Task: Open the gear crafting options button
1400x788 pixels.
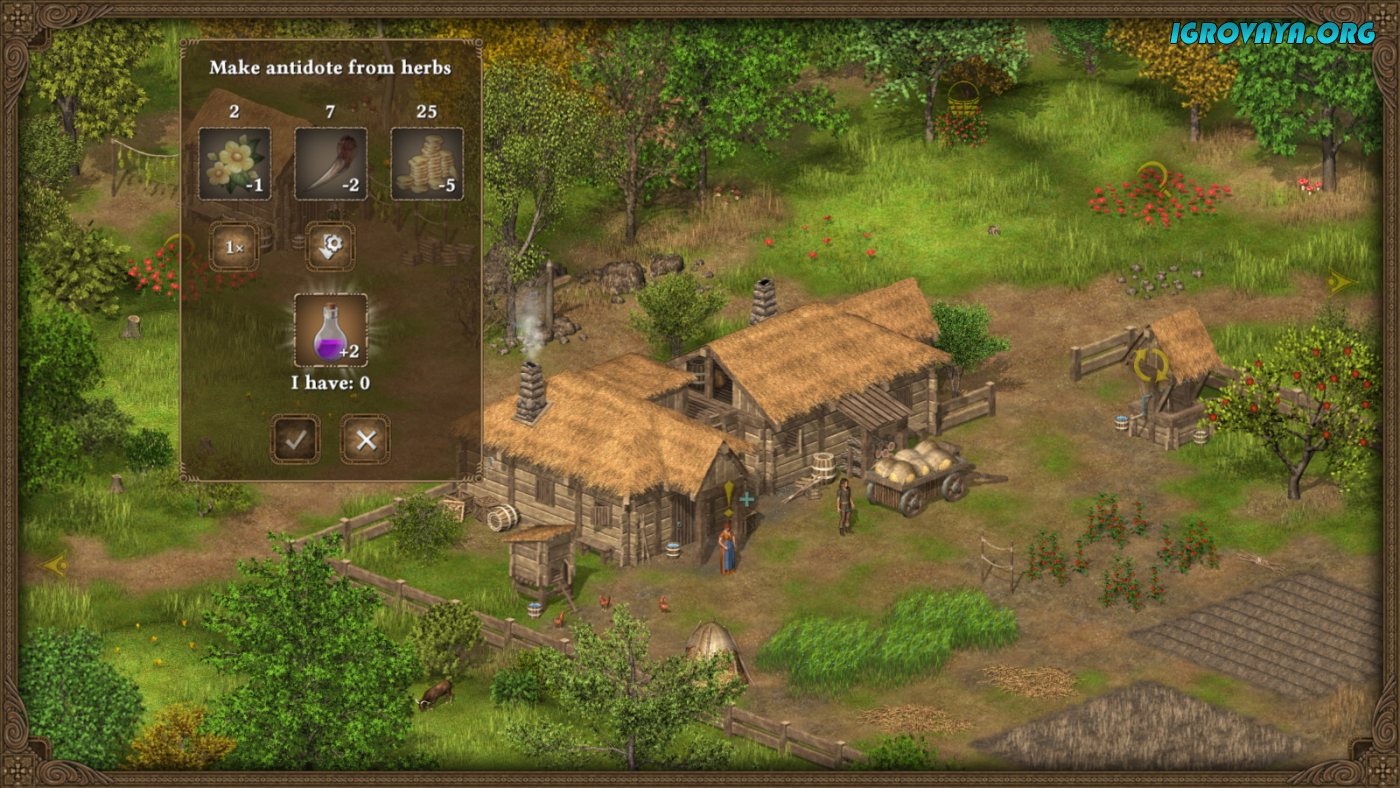Action: 329,246
